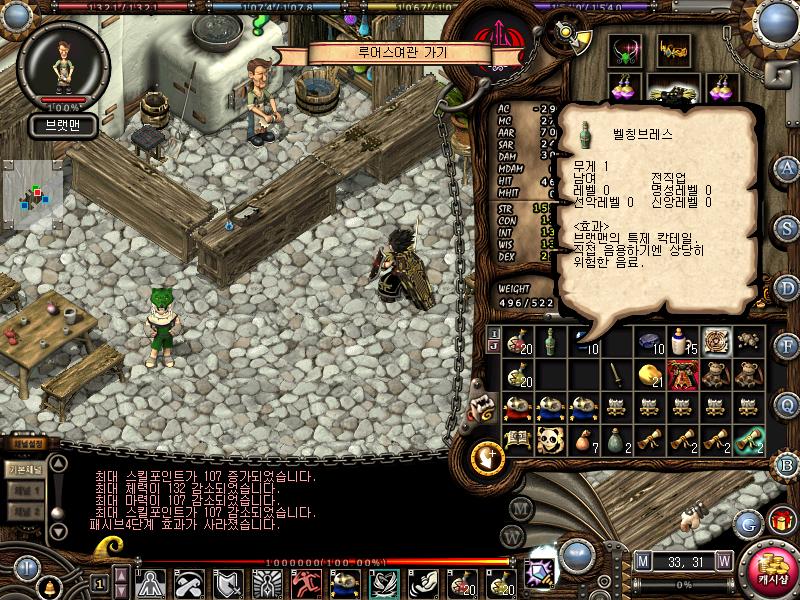Click the red gift box icon

tap(780, 520)
